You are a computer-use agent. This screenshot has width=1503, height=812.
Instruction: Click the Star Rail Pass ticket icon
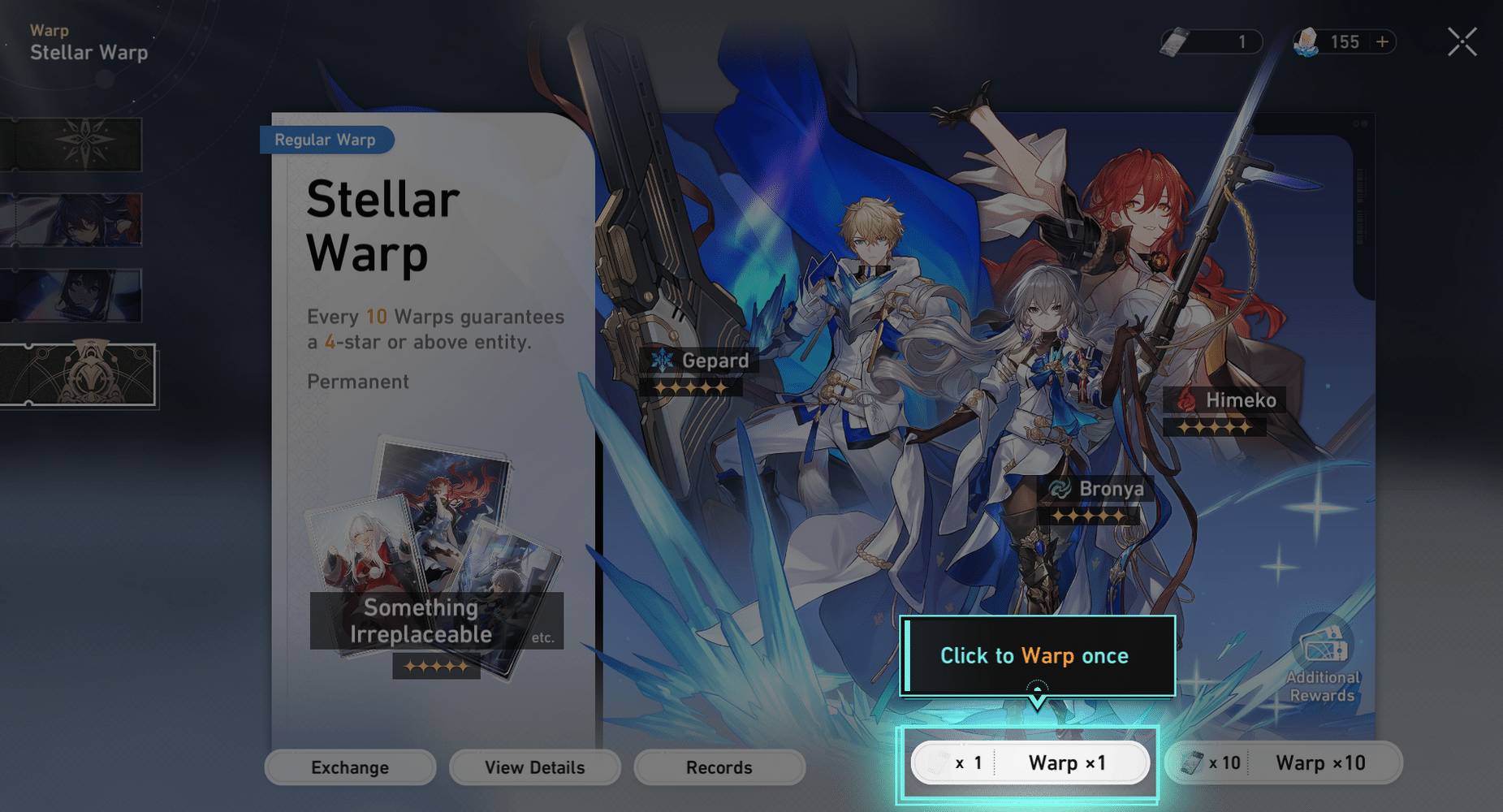(x=1173, y=41)
